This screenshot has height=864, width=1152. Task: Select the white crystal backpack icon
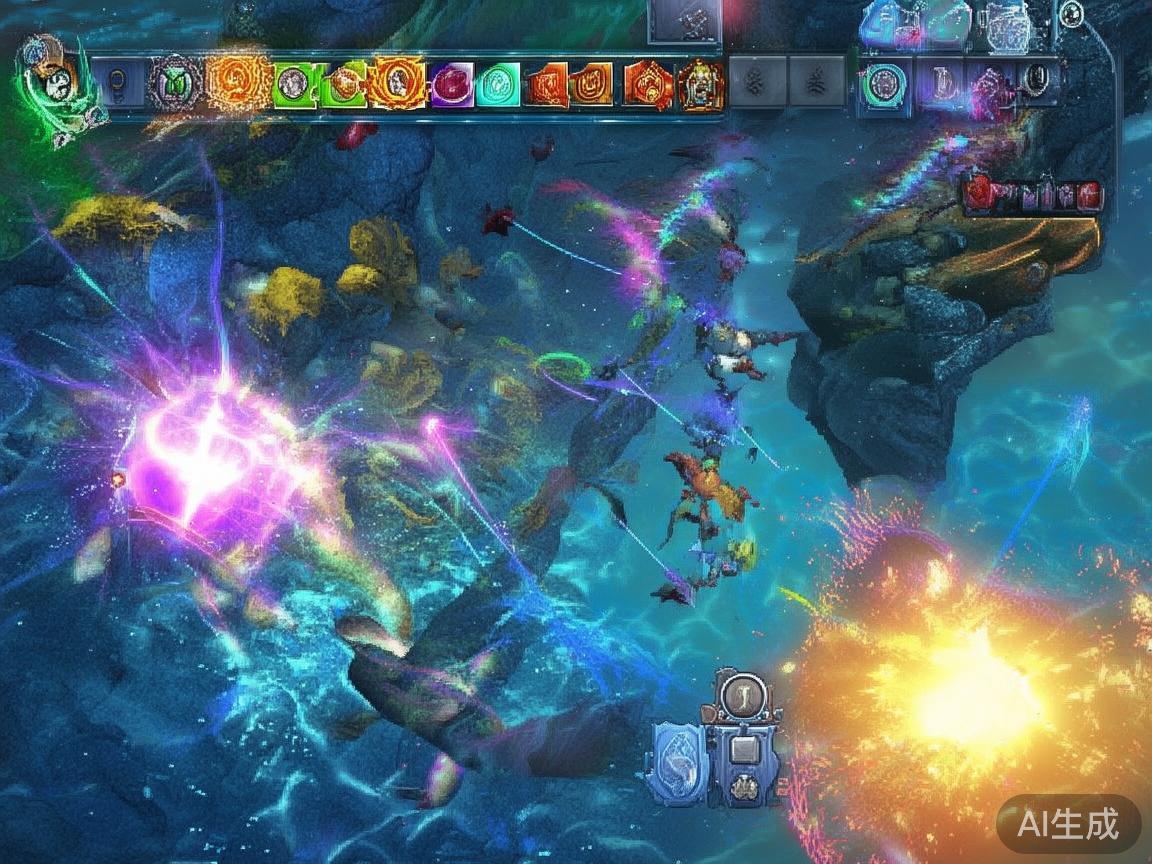[x=1004, y=26]
